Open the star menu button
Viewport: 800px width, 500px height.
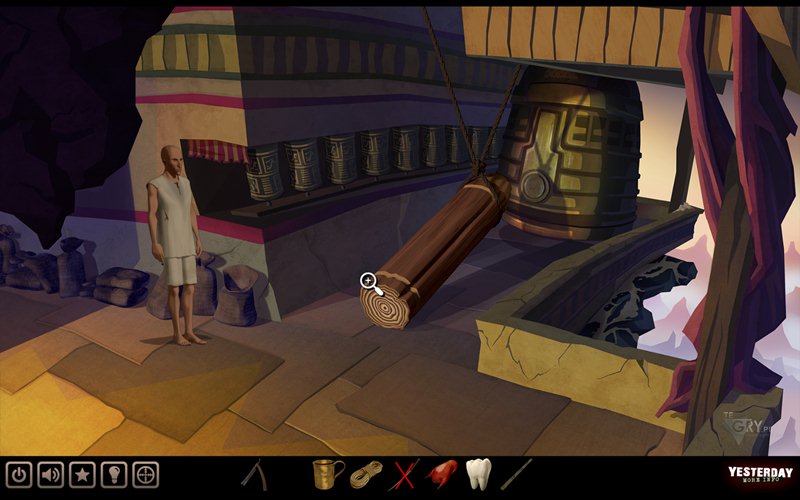tap(83, 473)
